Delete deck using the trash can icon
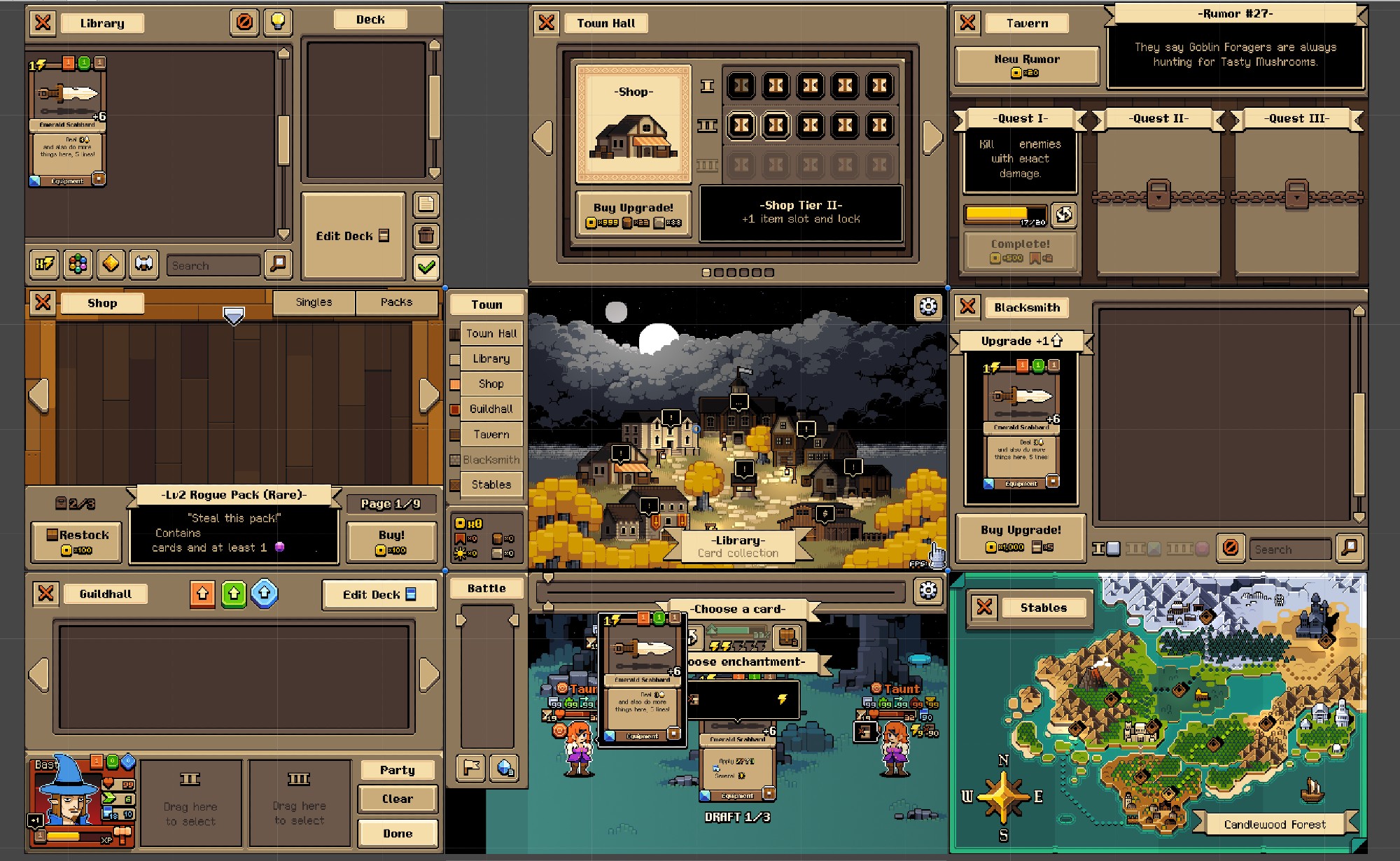The image size is (1400, 861). coord(426,235)
